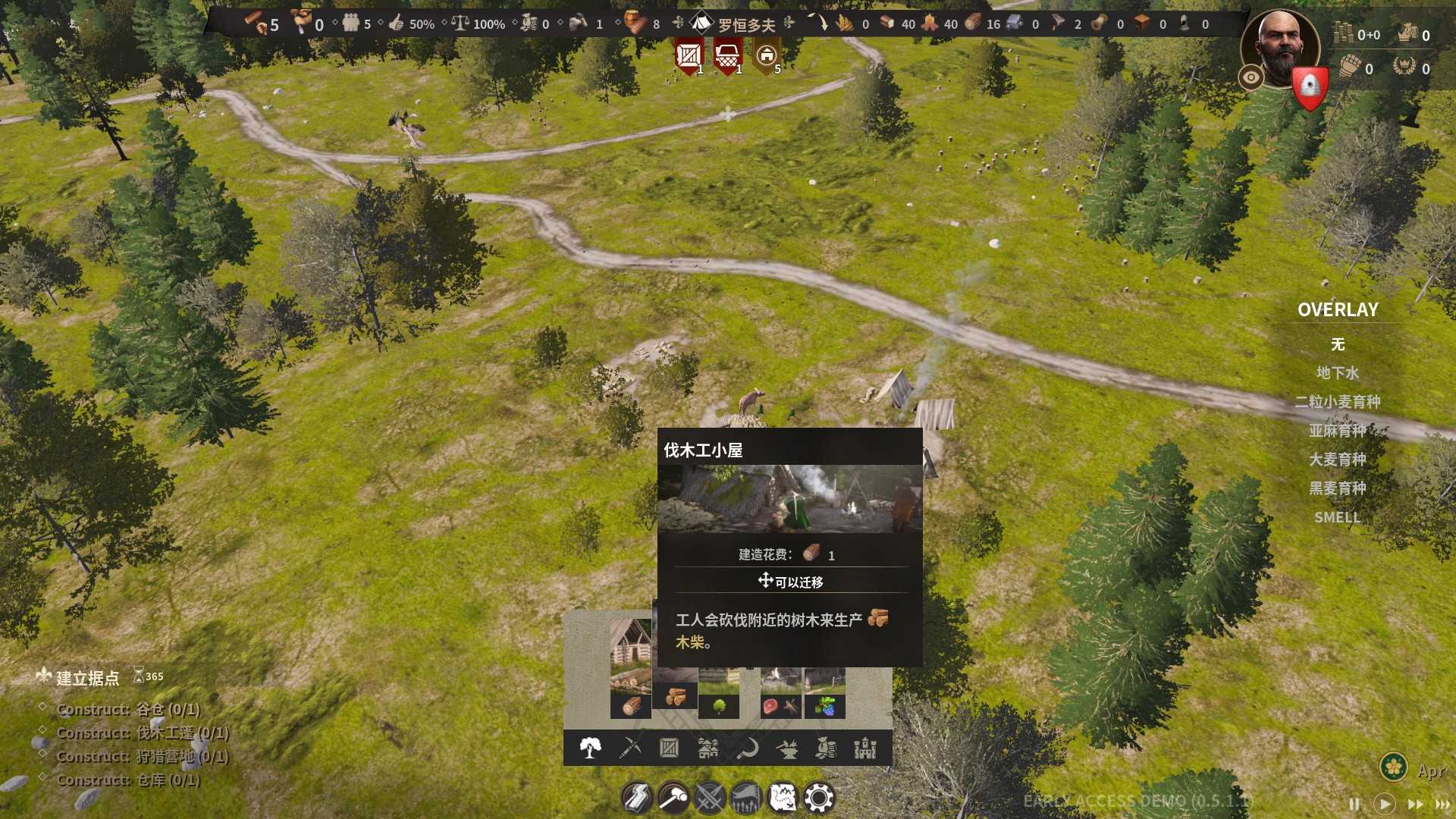Open the mining category with pickaxe icon

tap(630, 748)
